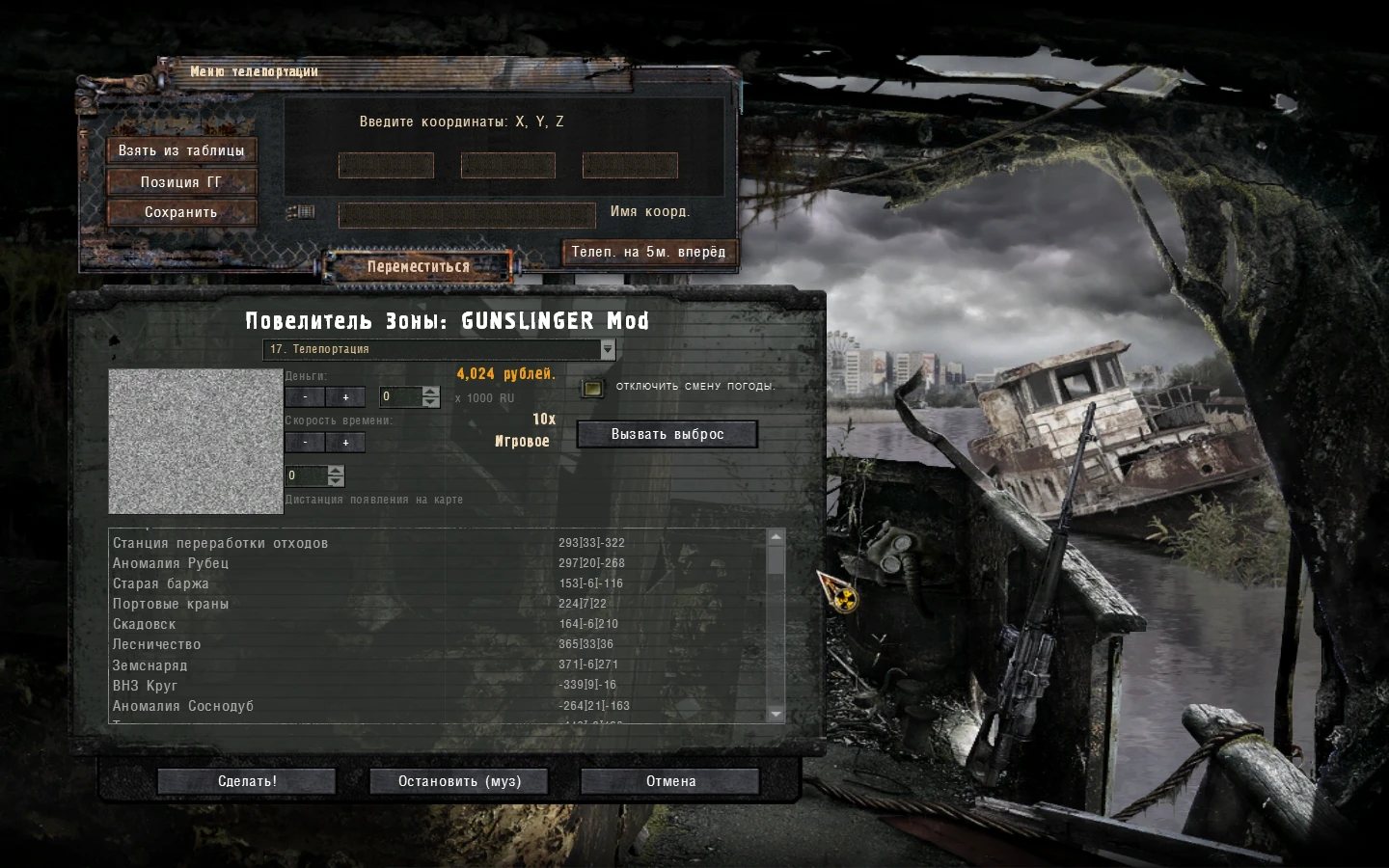Click the first X coordinate input field
This screenshot has height=868, width=1389.
tap(386, 165)
